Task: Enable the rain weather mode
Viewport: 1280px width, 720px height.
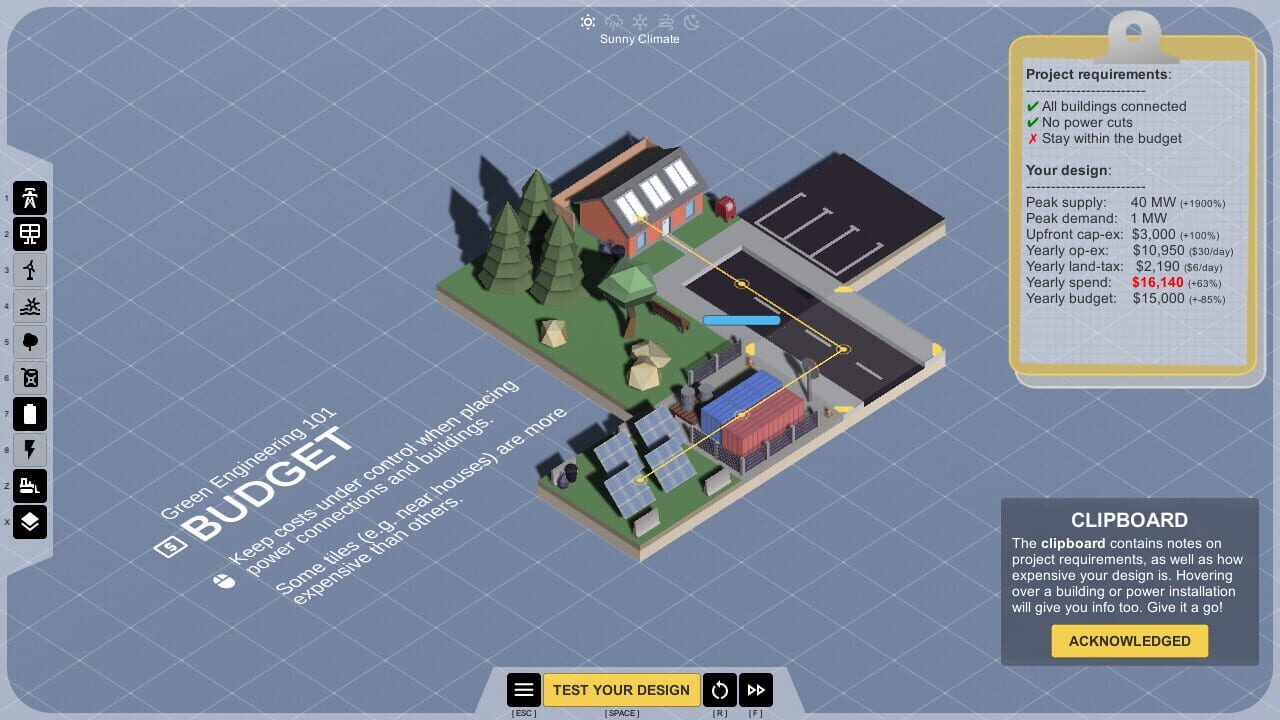Action: [614, 21]
